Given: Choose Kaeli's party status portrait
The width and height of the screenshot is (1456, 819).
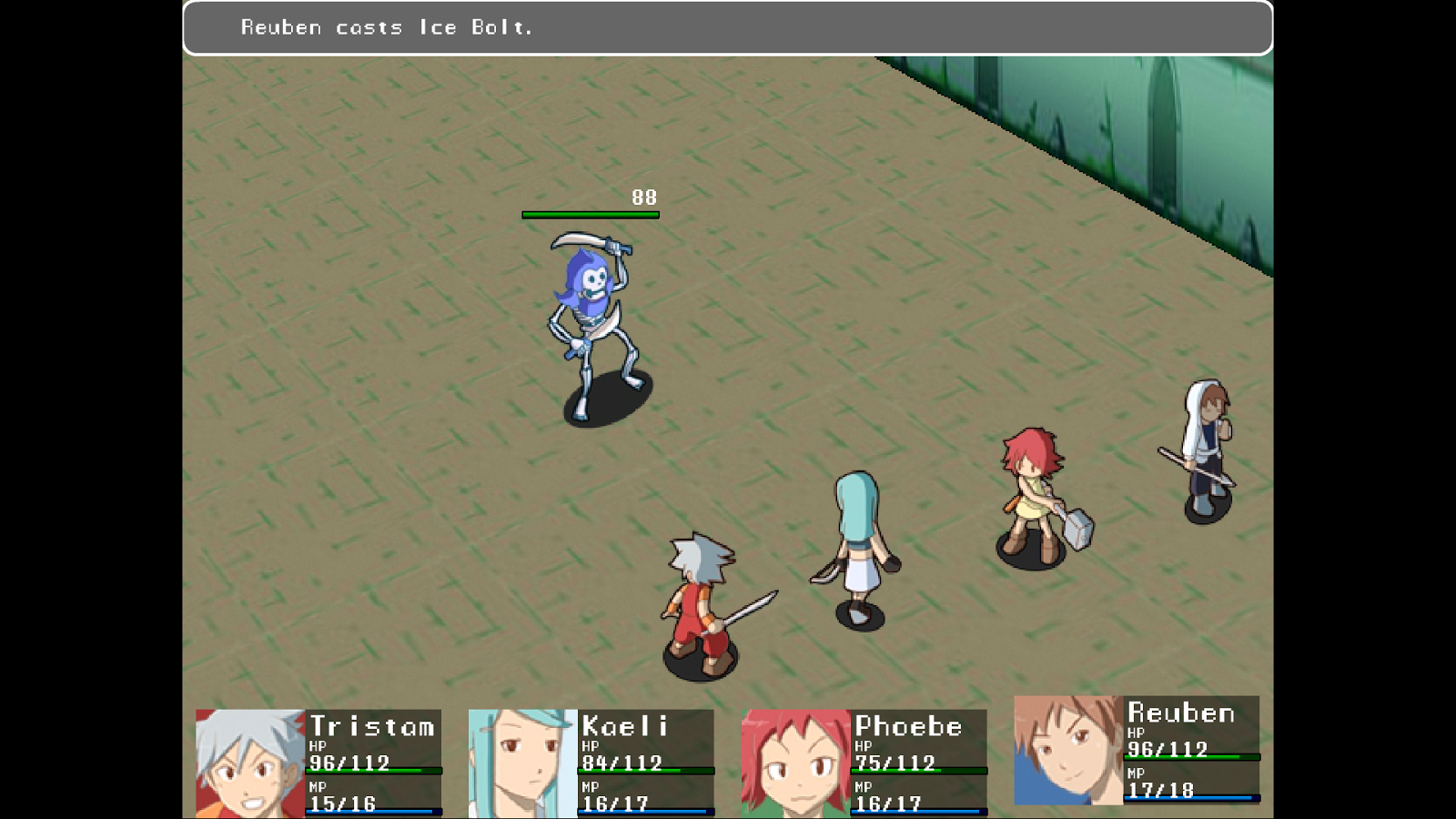Looking at the screenshot, I should 523,763.
